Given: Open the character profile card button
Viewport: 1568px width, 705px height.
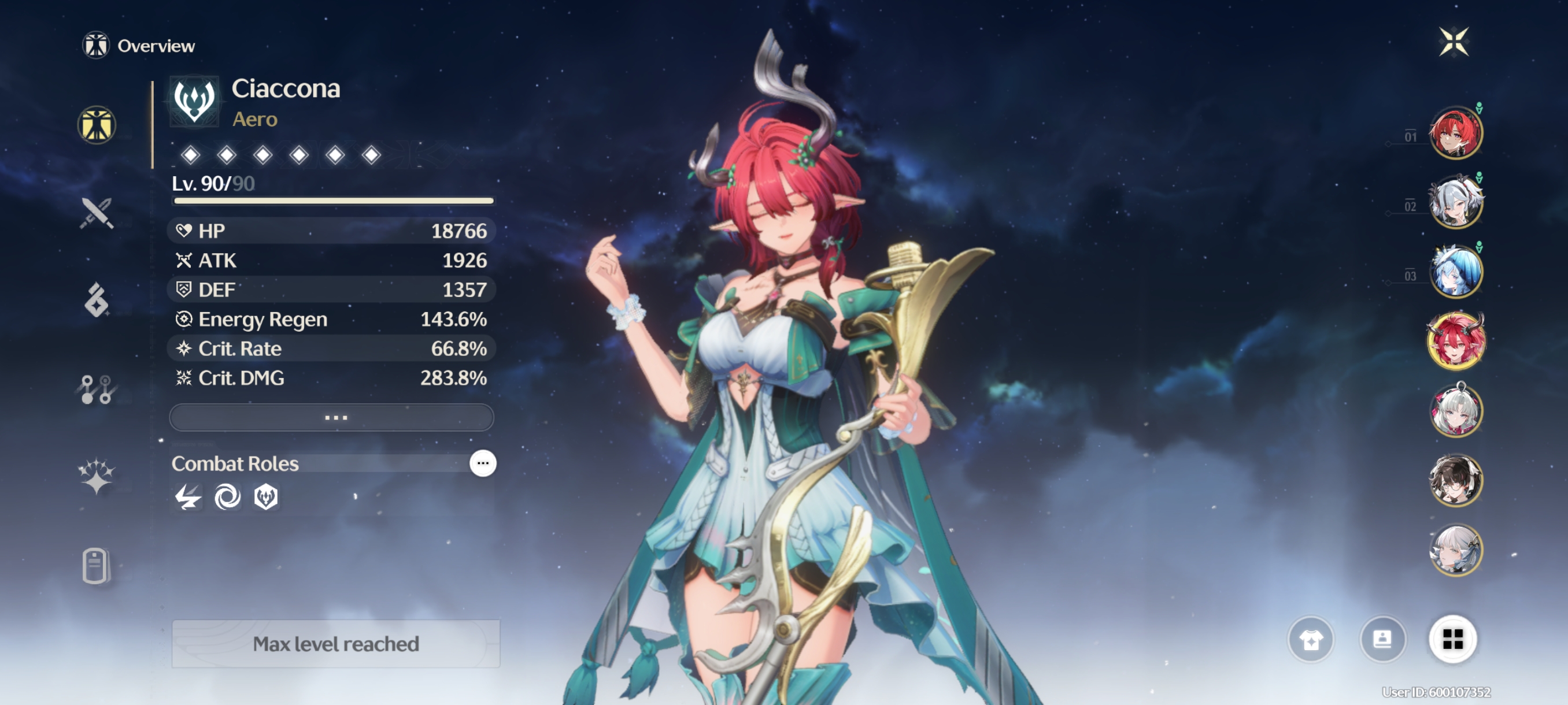Looking at the screenshot, I should (1382, 639).
